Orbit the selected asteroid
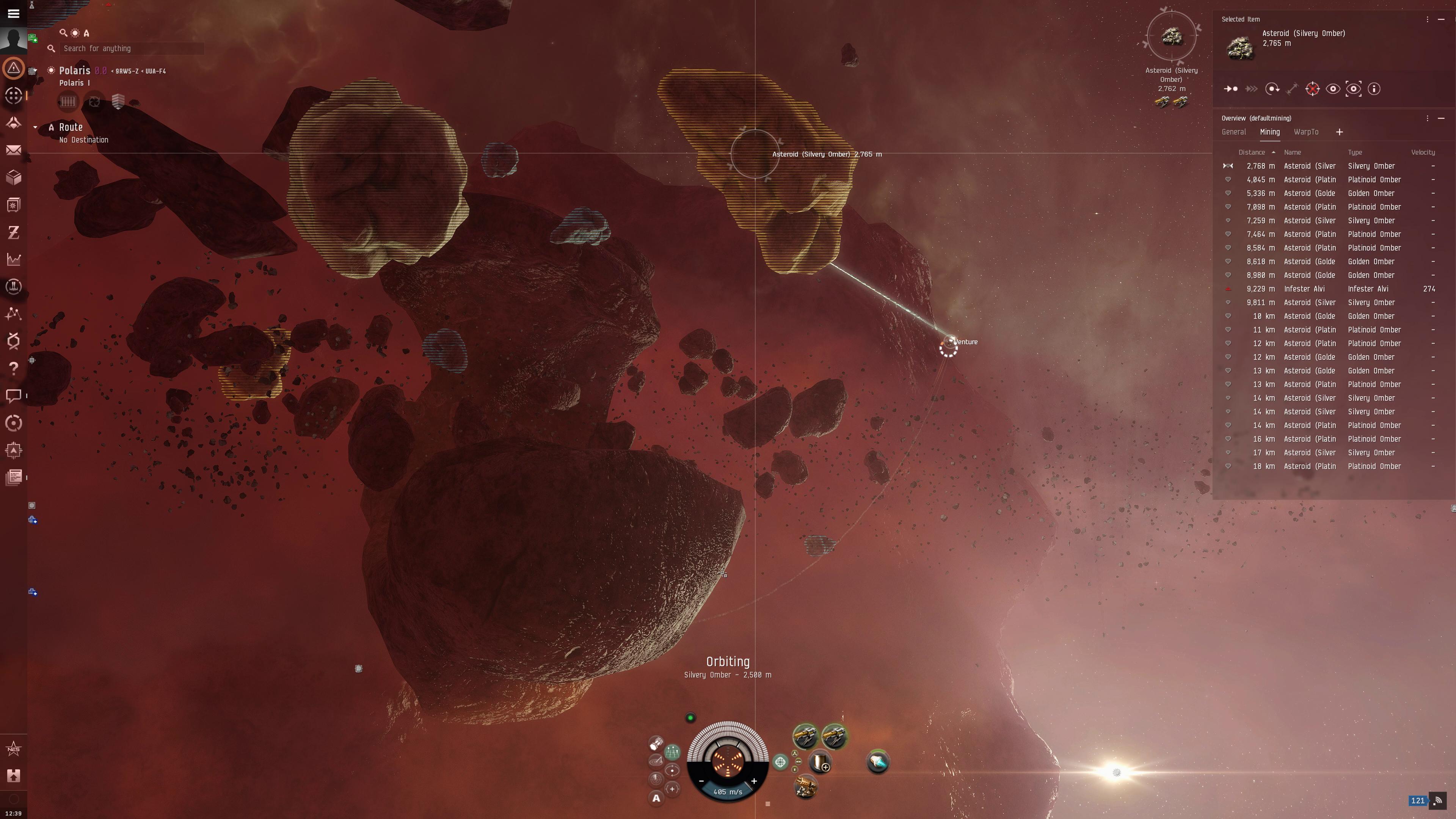 (1272, 89)
